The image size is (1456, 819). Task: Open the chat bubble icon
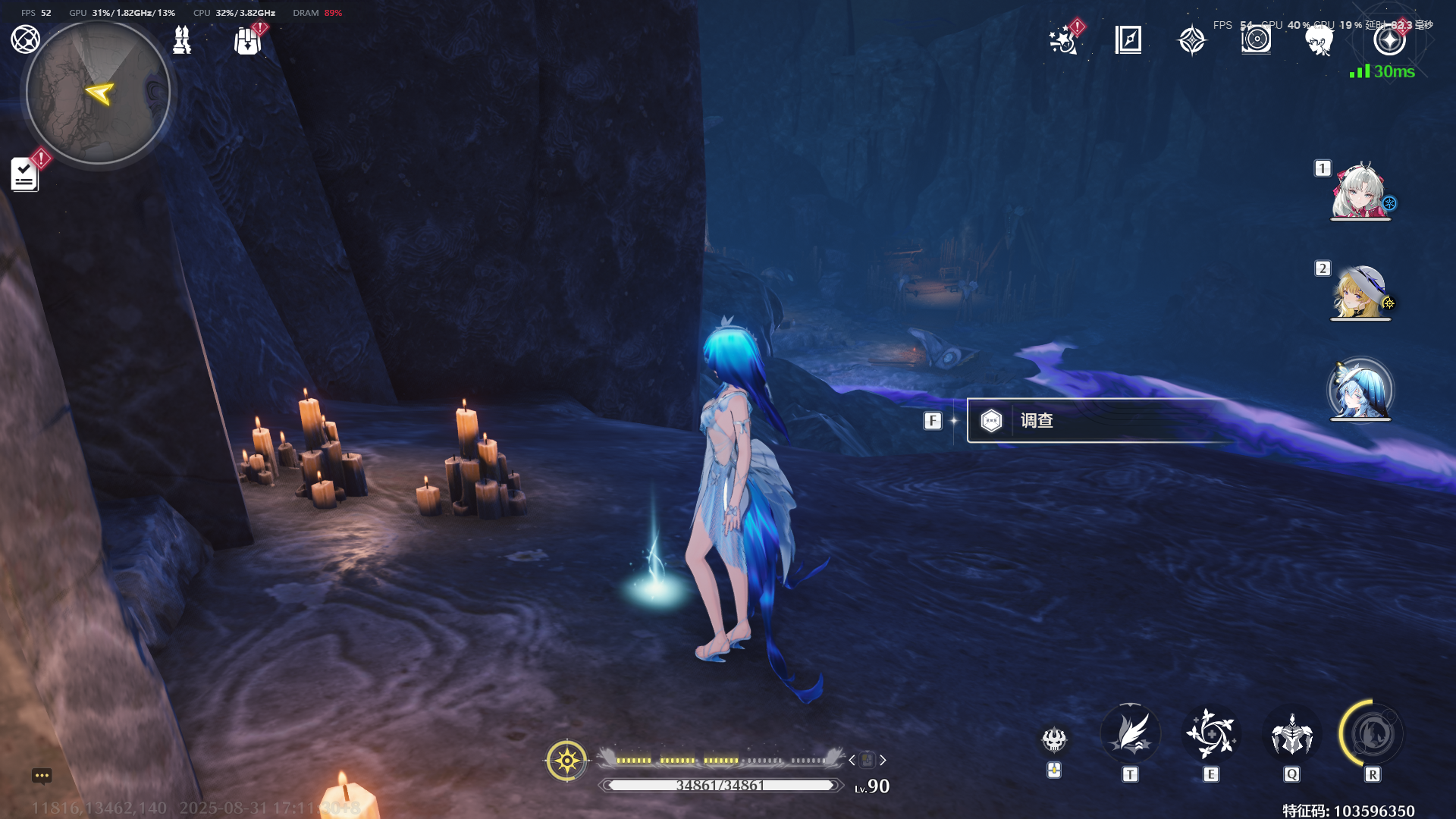pos(42,776)
